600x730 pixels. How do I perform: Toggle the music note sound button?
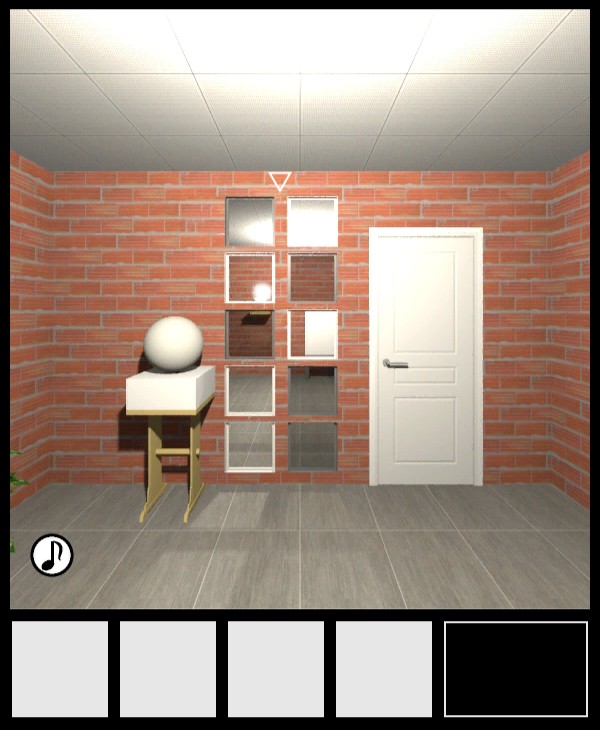tap(52, 555)
